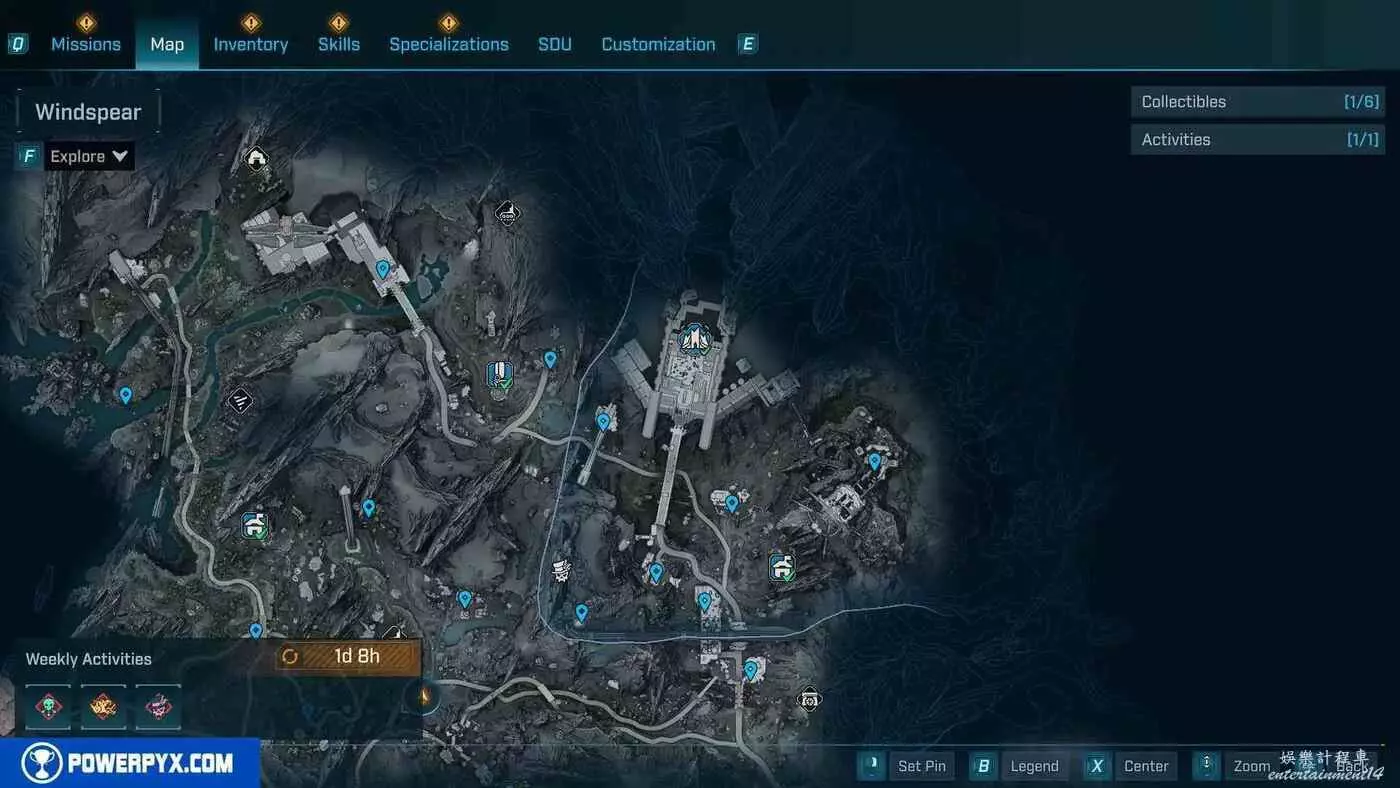Open the Inventory tab
This screenshot has width=1400, height=788.
click(250, 44)
